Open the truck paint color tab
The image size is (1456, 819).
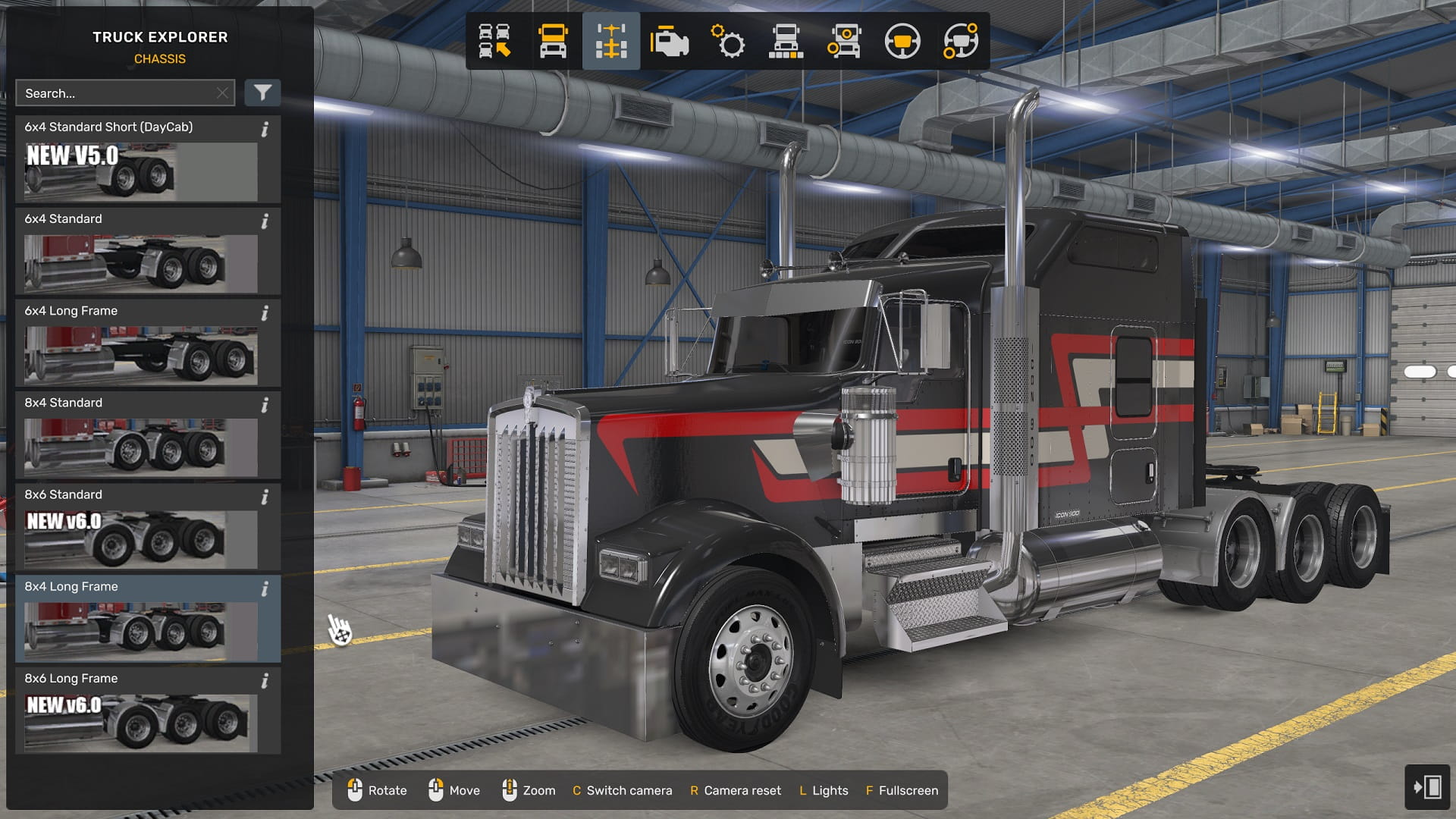[786, 41]
